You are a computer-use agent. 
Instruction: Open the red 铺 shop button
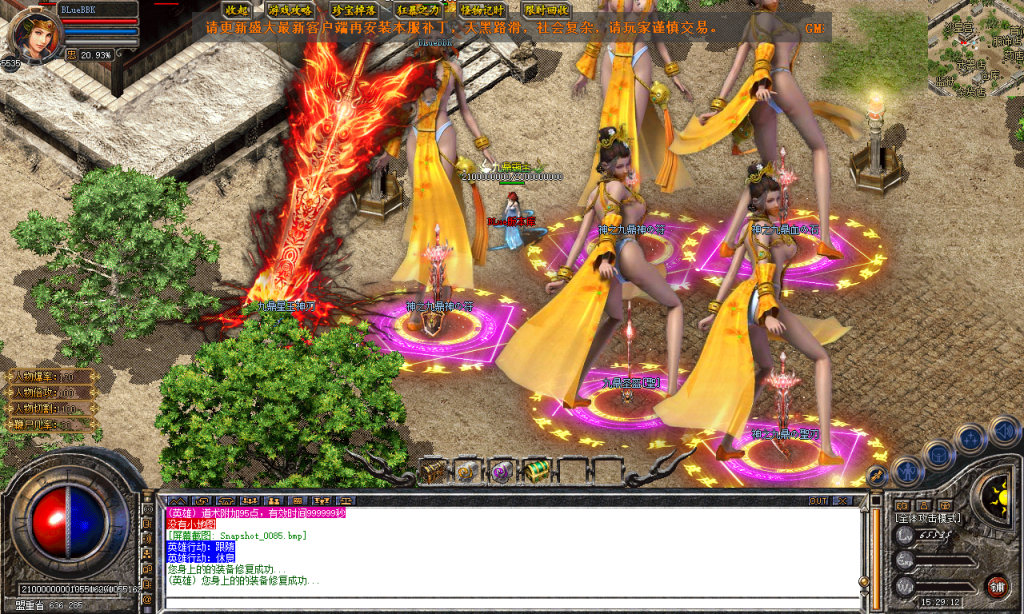(x=996, y=585)
